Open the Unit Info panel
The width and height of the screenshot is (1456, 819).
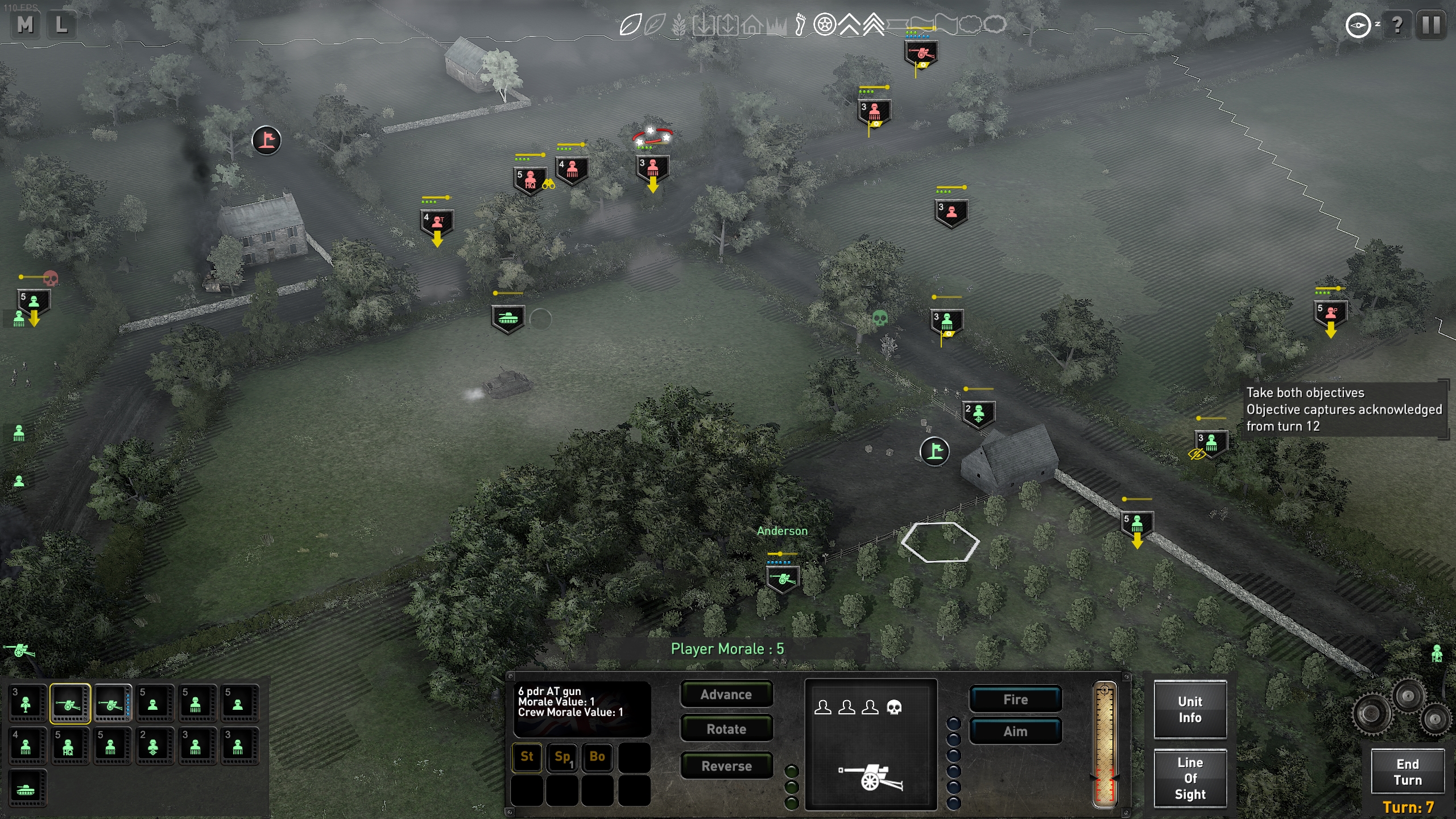1190,709
